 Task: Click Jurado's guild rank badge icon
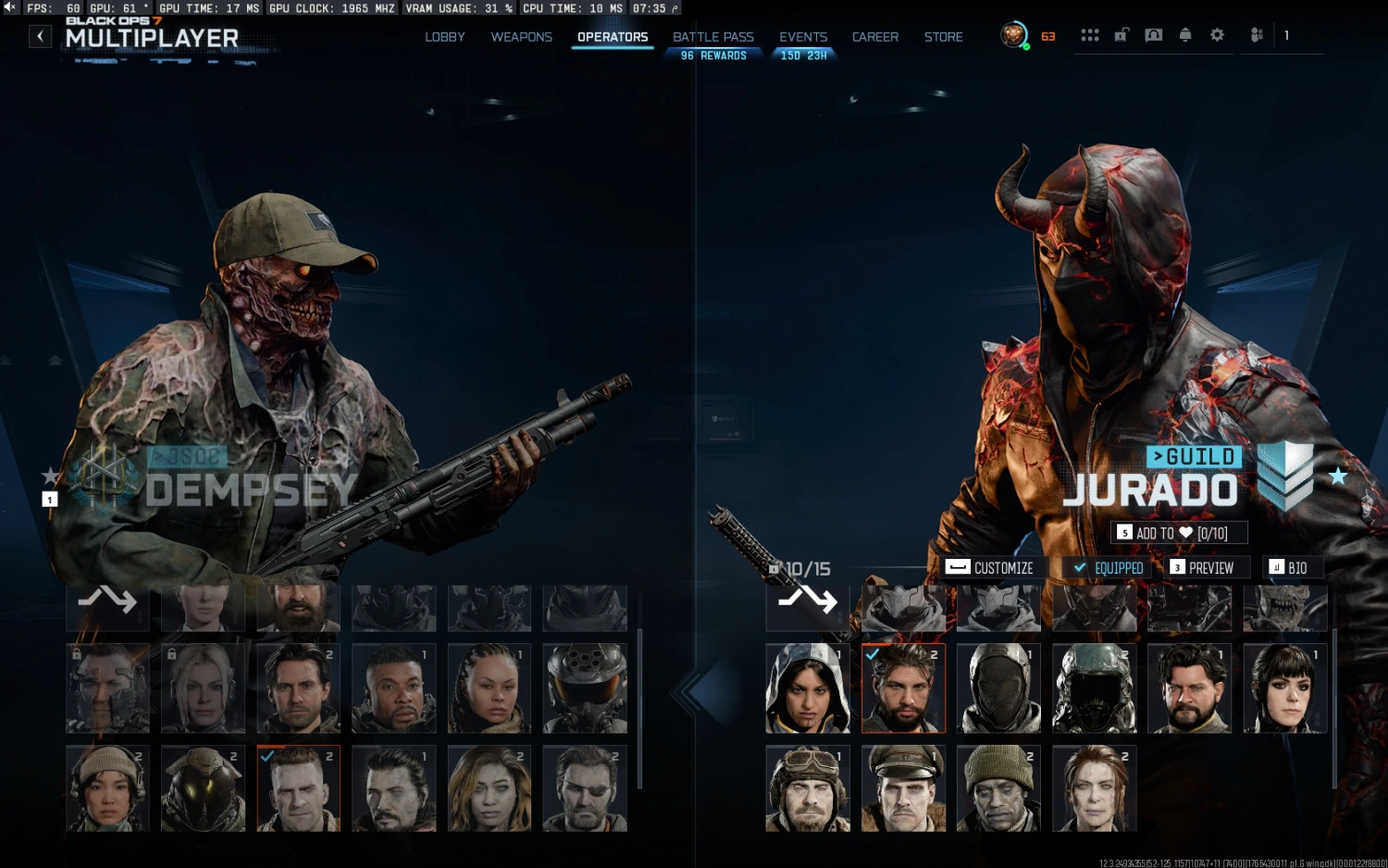click(x=1284, y=474)
